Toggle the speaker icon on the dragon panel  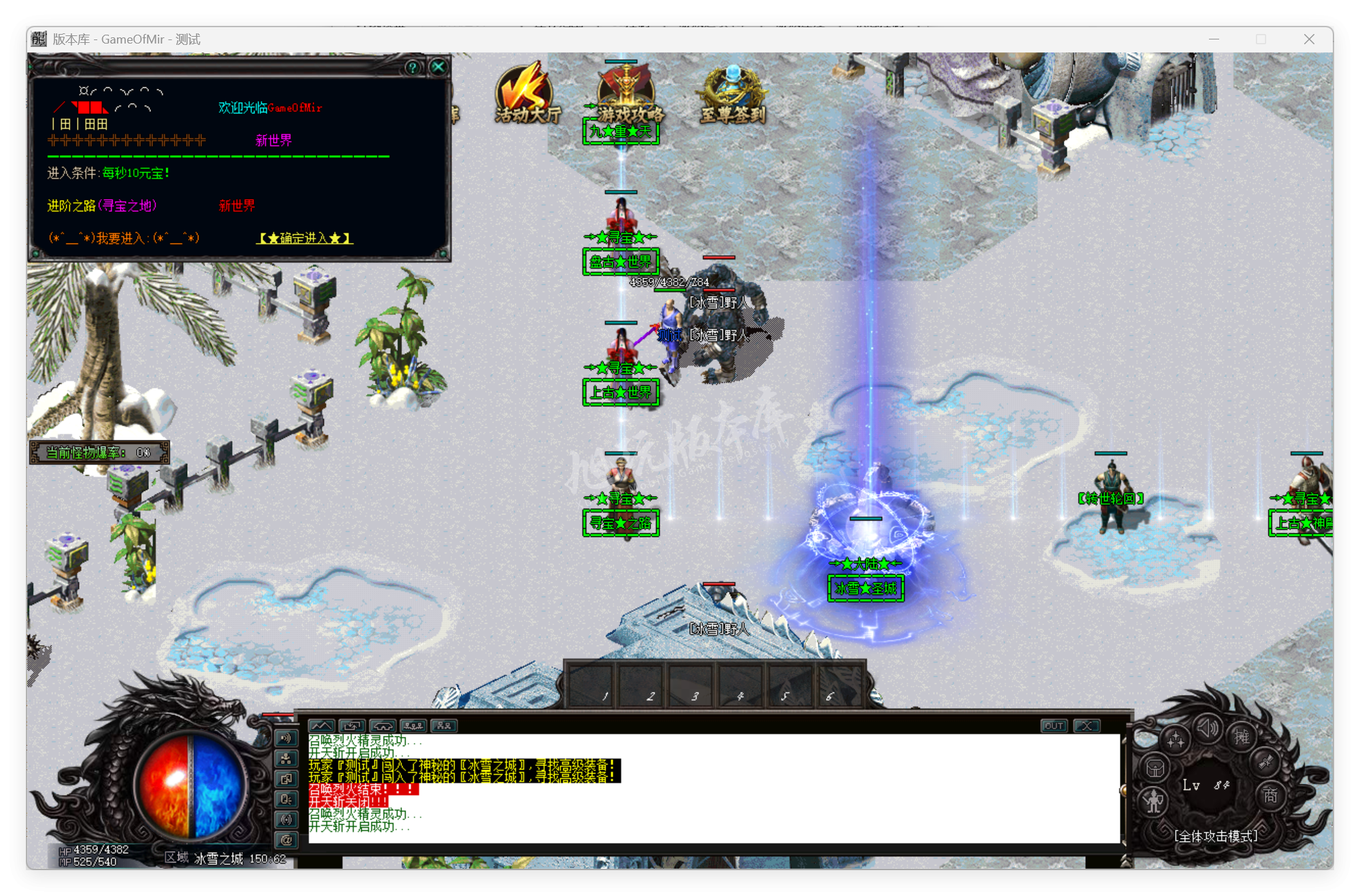[x=1208, y=729]
